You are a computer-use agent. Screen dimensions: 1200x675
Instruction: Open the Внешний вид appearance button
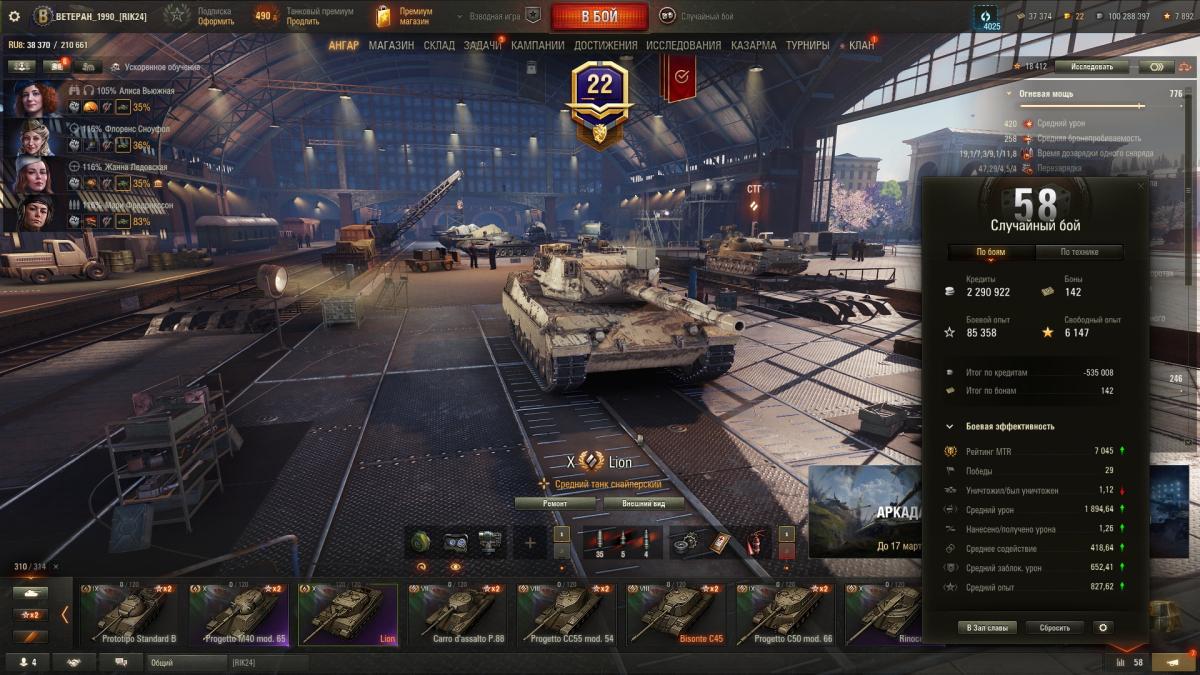[x=640, y=503]
